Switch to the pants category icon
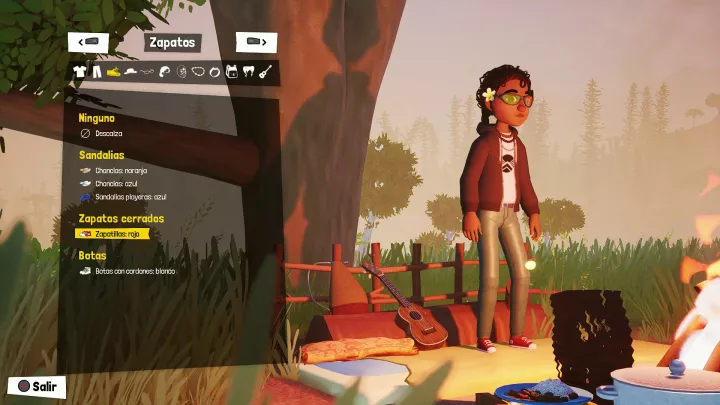The image size is (720, 405). 96,72
